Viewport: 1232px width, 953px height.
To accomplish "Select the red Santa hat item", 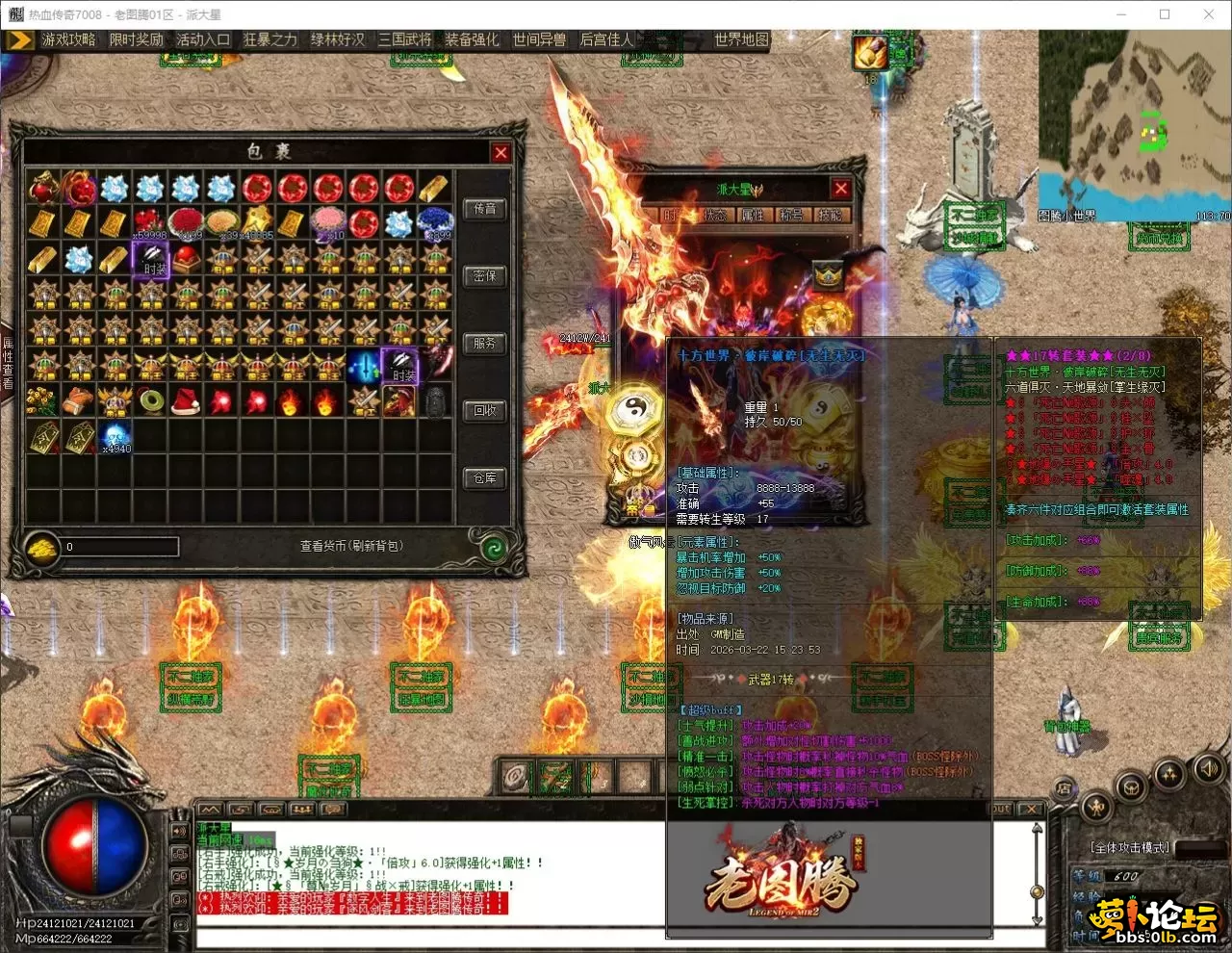I will [x=186, y=400].
